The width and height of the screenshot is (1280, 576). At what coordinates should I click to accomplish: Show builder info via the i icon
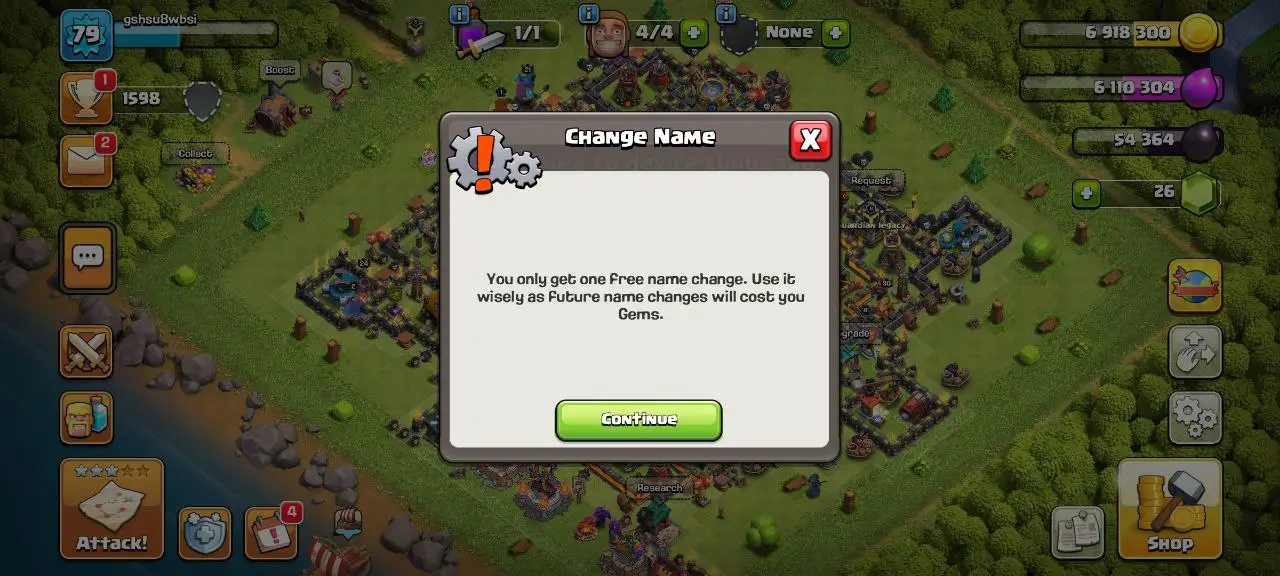(x=588, y=14)
